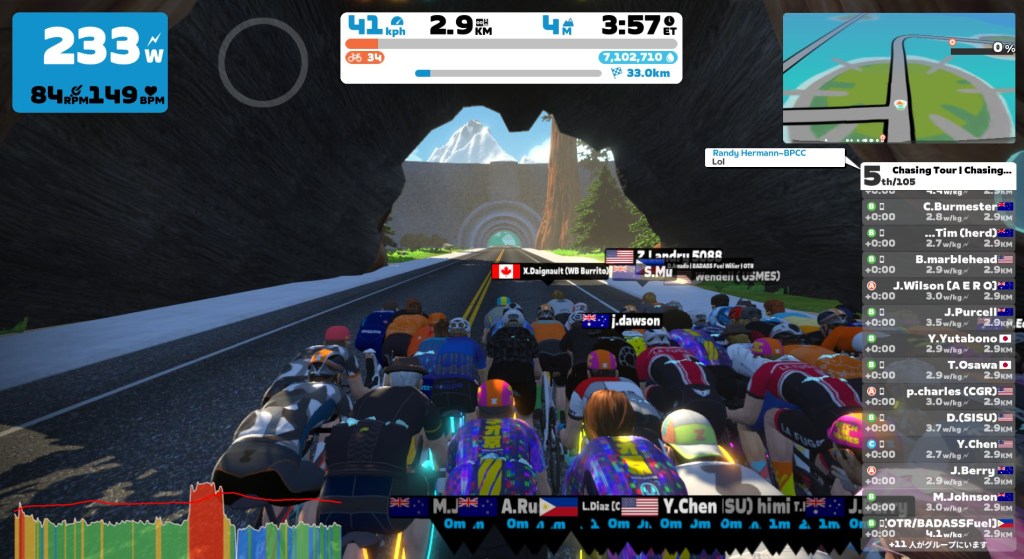Select C.Burmester in the rider list
The height and width of the screenshot is (559, 1024).
click(938, 211)
